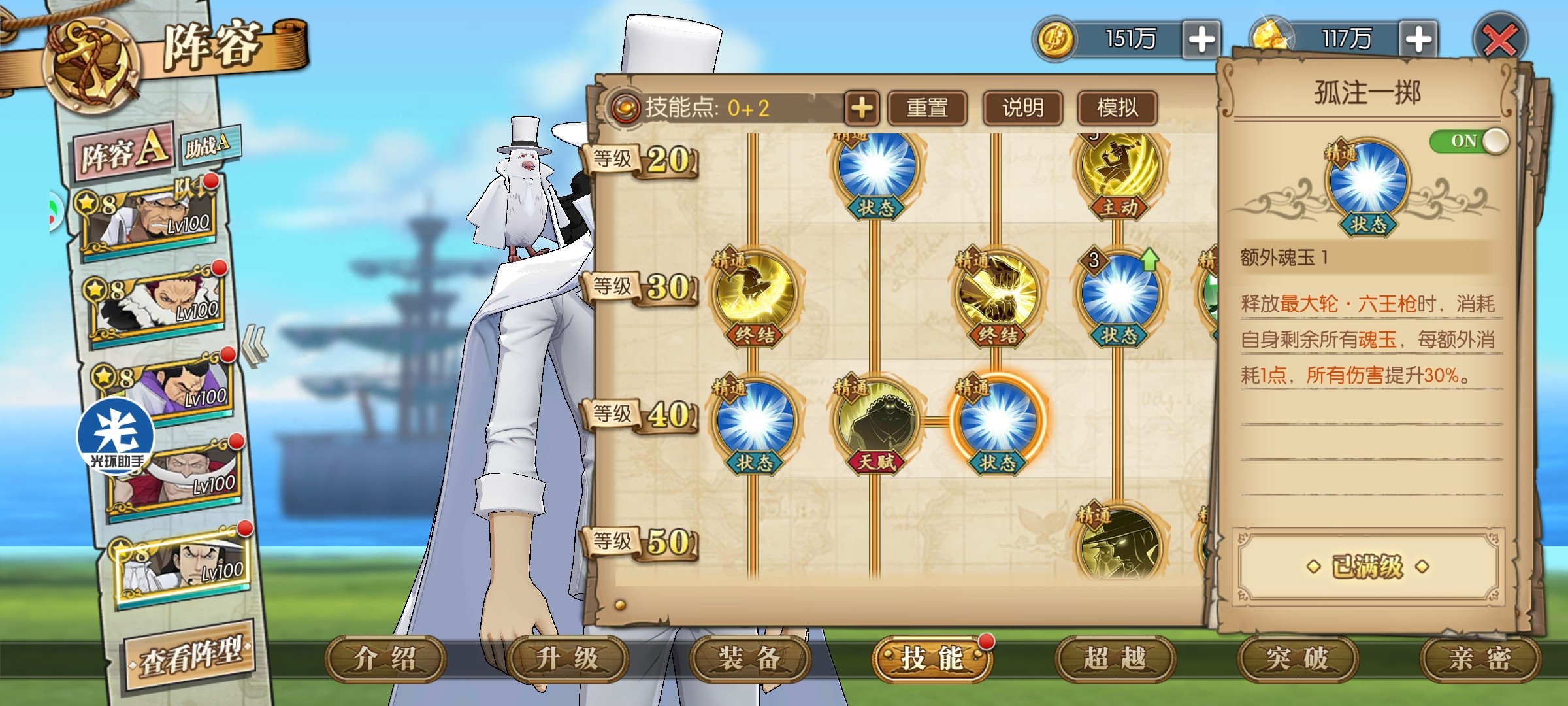
Task: Close the lineup screen with red X
Action: (x=1500, y=41)
